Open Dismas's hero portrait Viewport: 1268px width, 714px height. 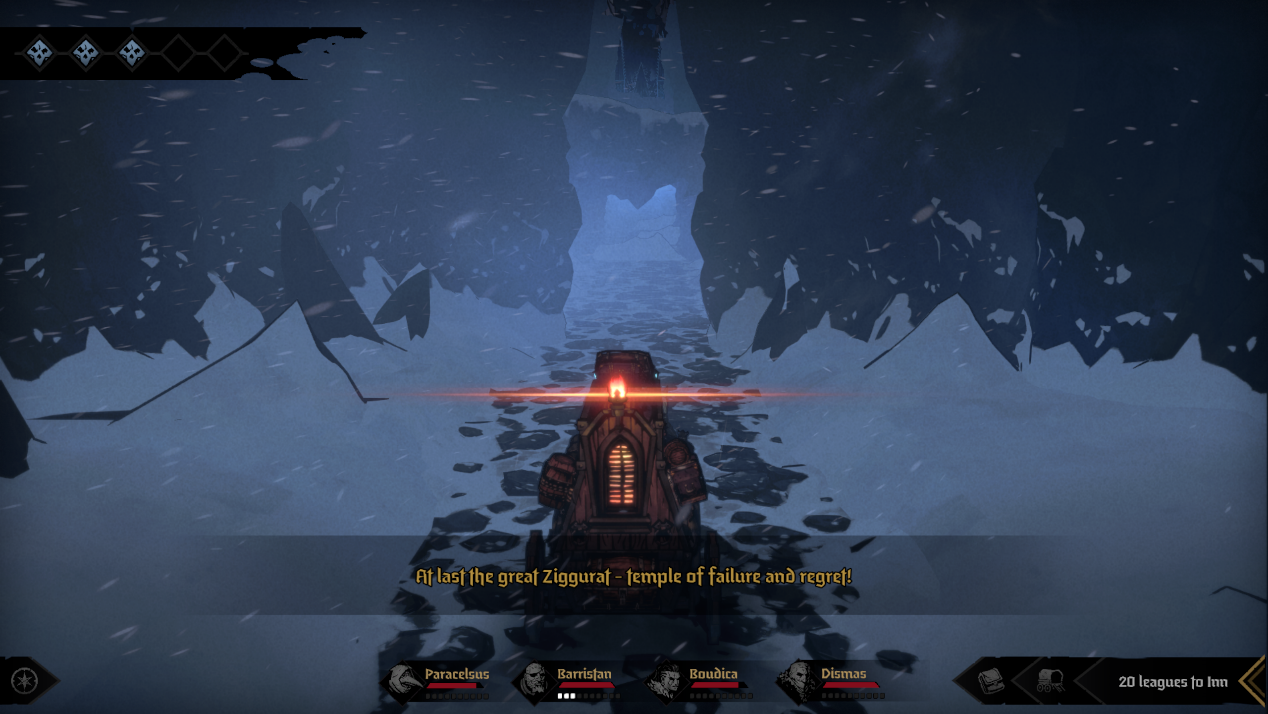click(798, 682)
